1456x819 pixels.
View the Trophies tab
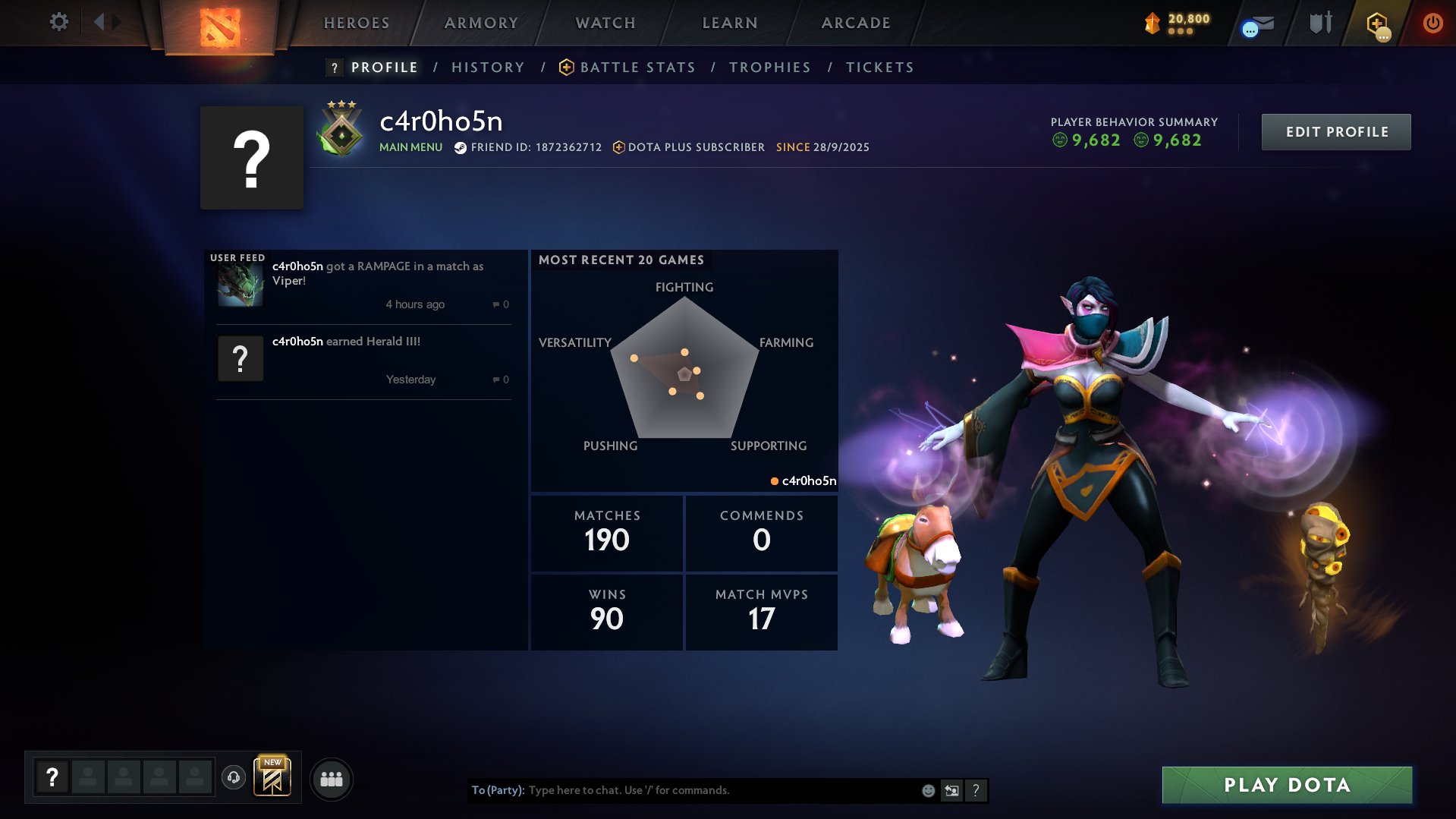click(x=770, y=68)
